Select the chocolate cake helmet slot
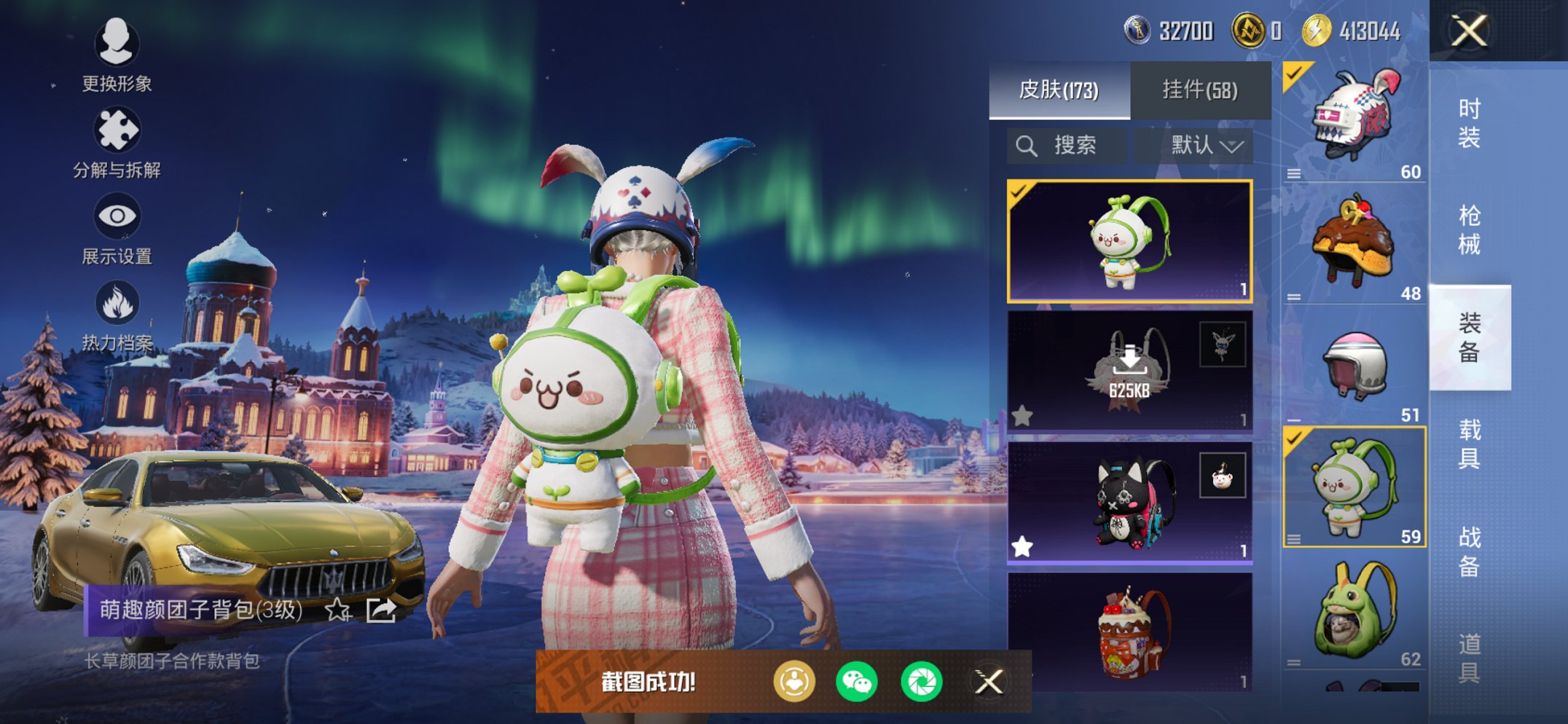The width and height of the screenshot is (1568, 724). click(1354, 244)
